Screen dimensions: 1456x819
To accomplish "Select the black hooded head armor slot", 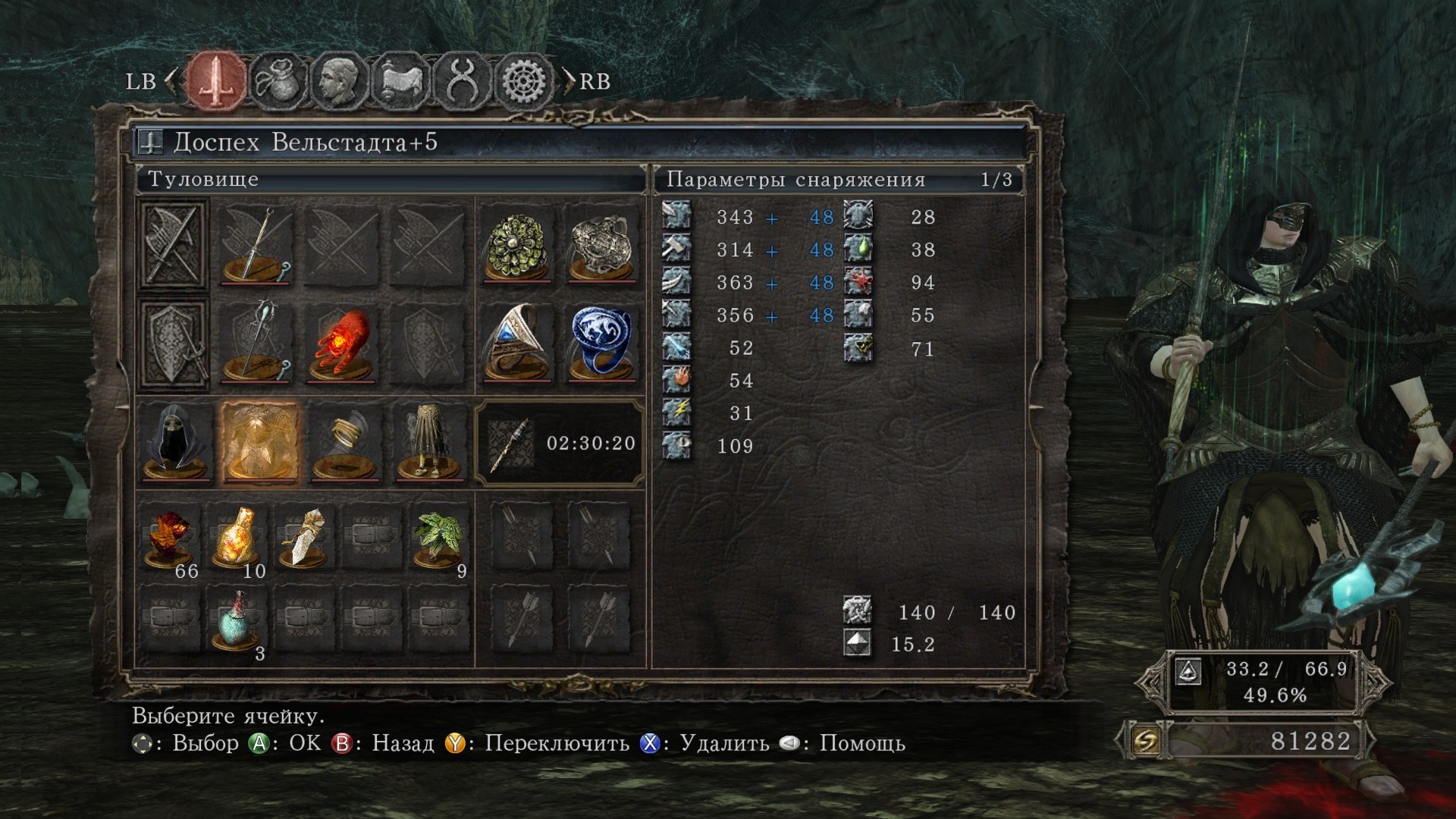I will pos(174,444).
